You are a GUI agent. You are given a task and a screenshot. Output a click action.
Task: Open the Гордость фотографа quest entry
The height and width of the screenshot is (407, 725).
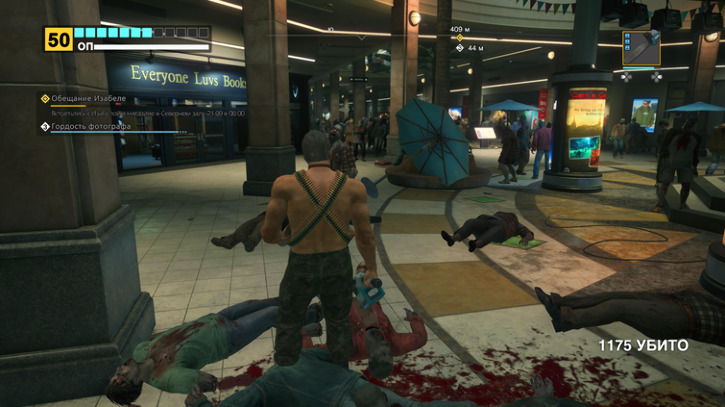(92, 127)
